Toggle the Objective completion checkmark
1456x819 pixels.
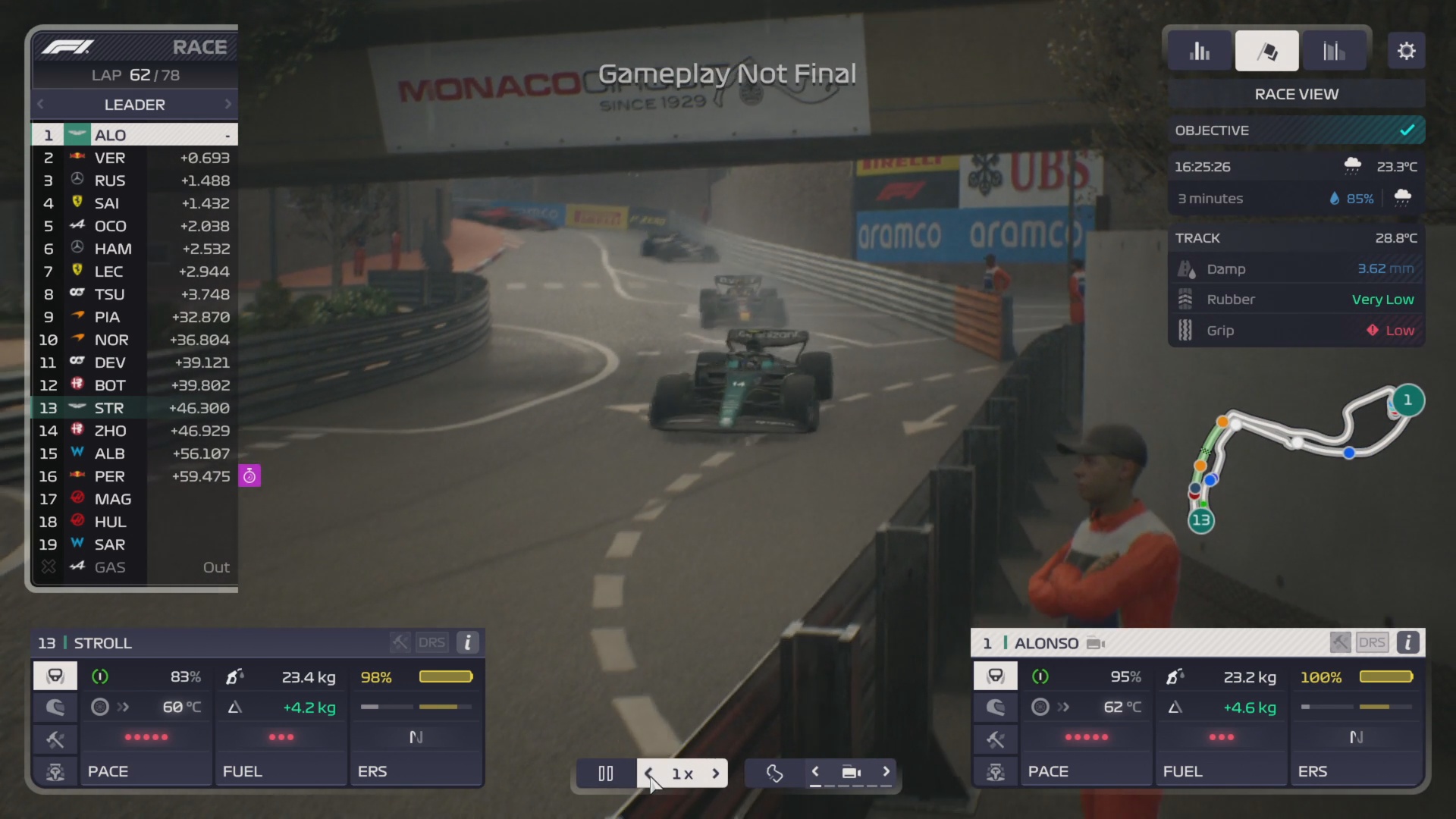pos(1407,130)
